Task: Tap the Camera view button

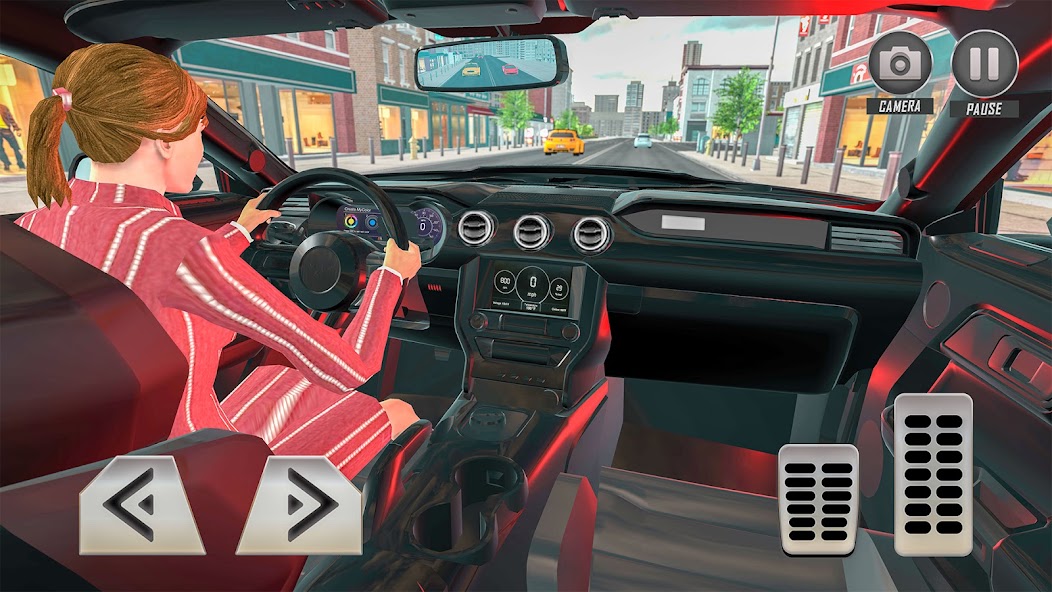Action: [x=900, y=65]
